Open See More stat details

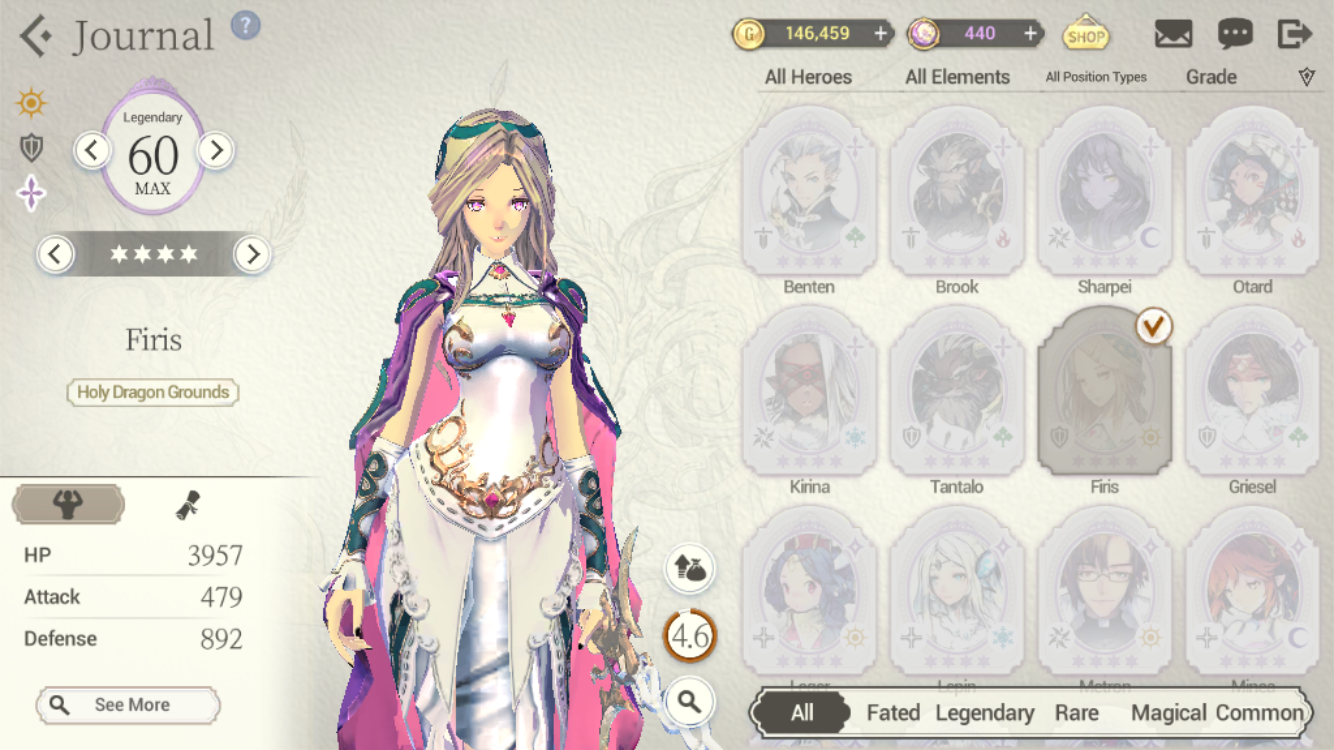click(128, 705)
